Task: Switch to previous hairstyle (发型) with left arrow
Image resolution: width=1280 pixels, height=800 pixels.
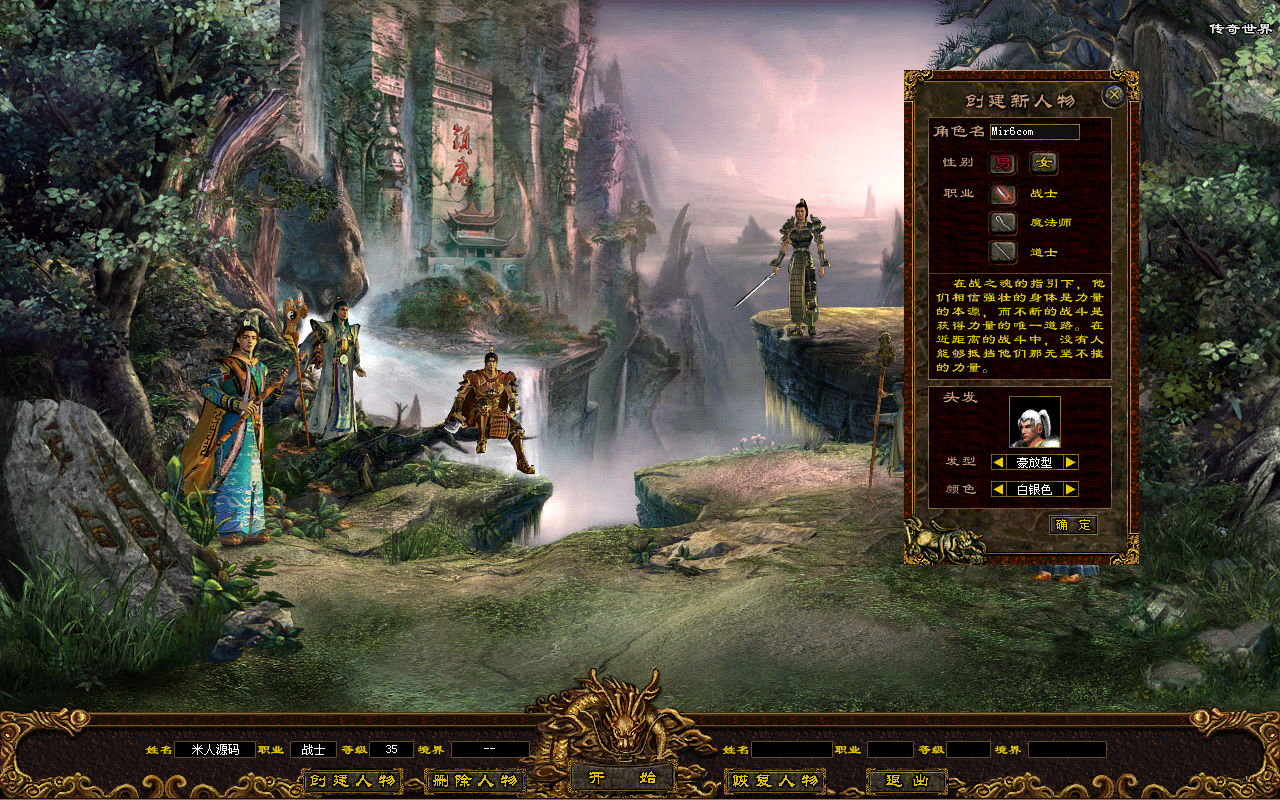Action: (998, 462)
